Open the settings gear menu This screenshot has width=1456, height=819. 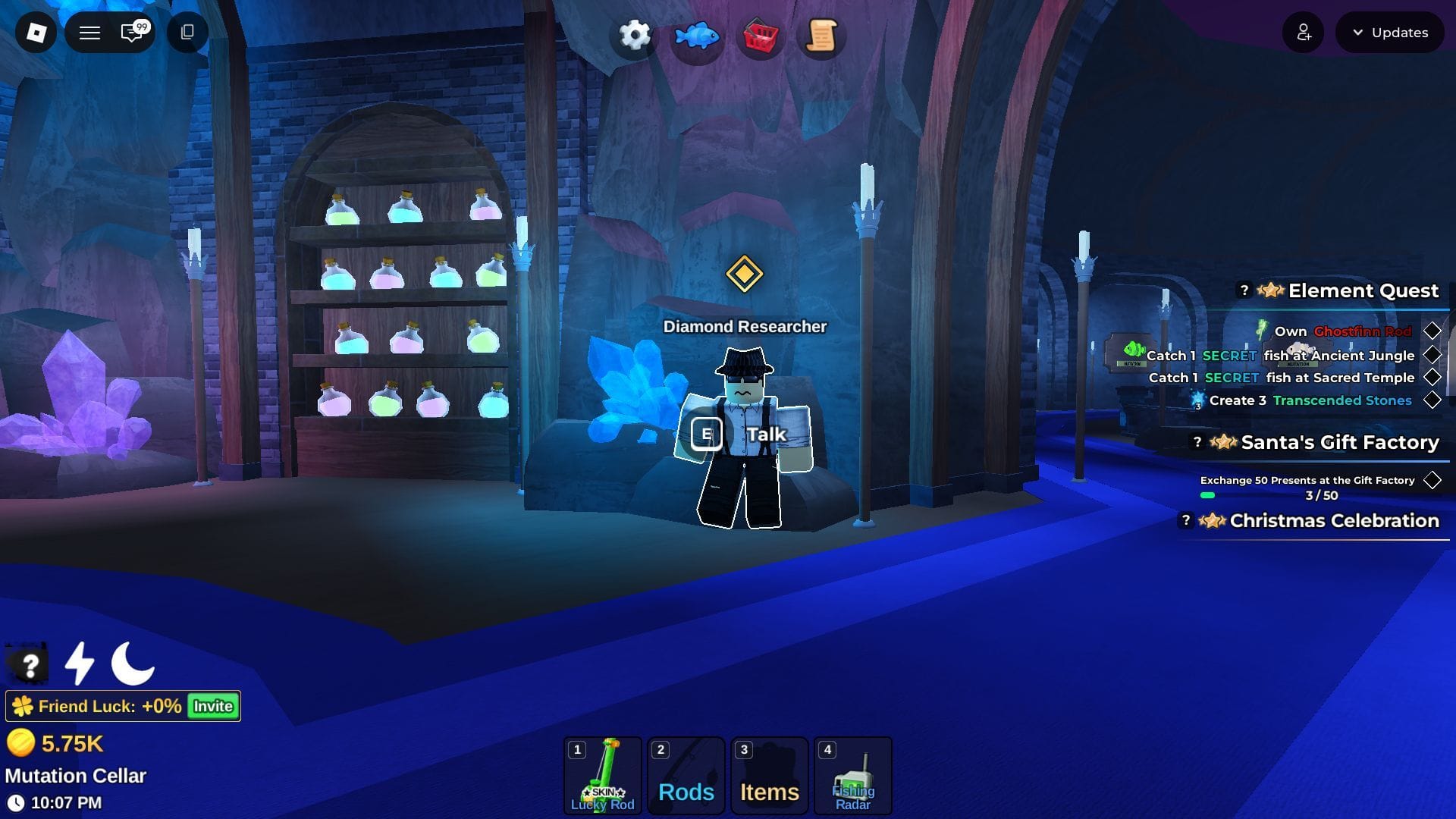coord(634,35)
